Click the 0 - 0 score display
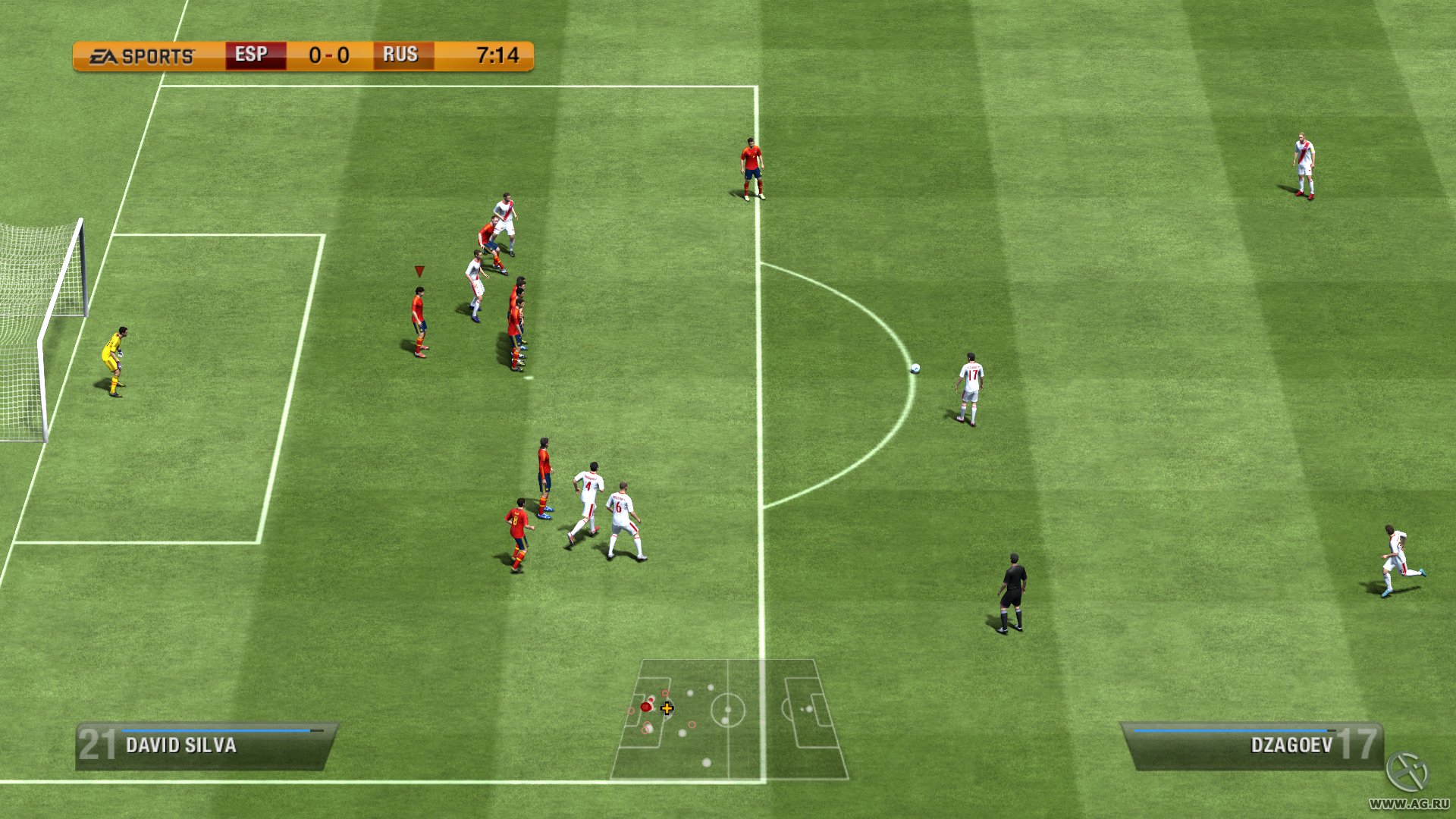The image size is (1456, 819). [327, 55]
